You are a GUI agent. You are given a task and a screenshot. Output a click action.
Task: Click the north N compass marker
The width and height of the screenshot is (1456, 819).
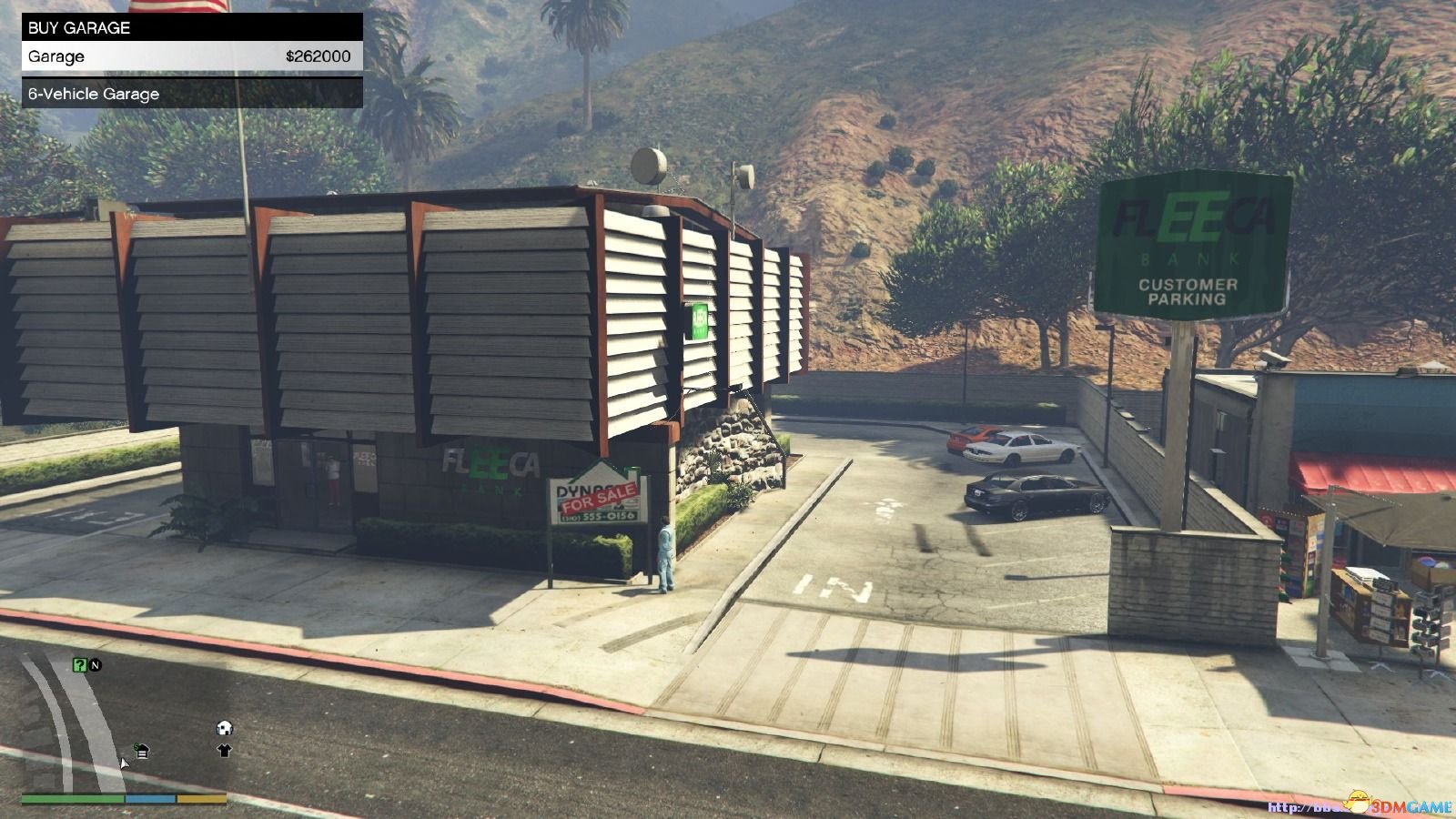(95, 665)
